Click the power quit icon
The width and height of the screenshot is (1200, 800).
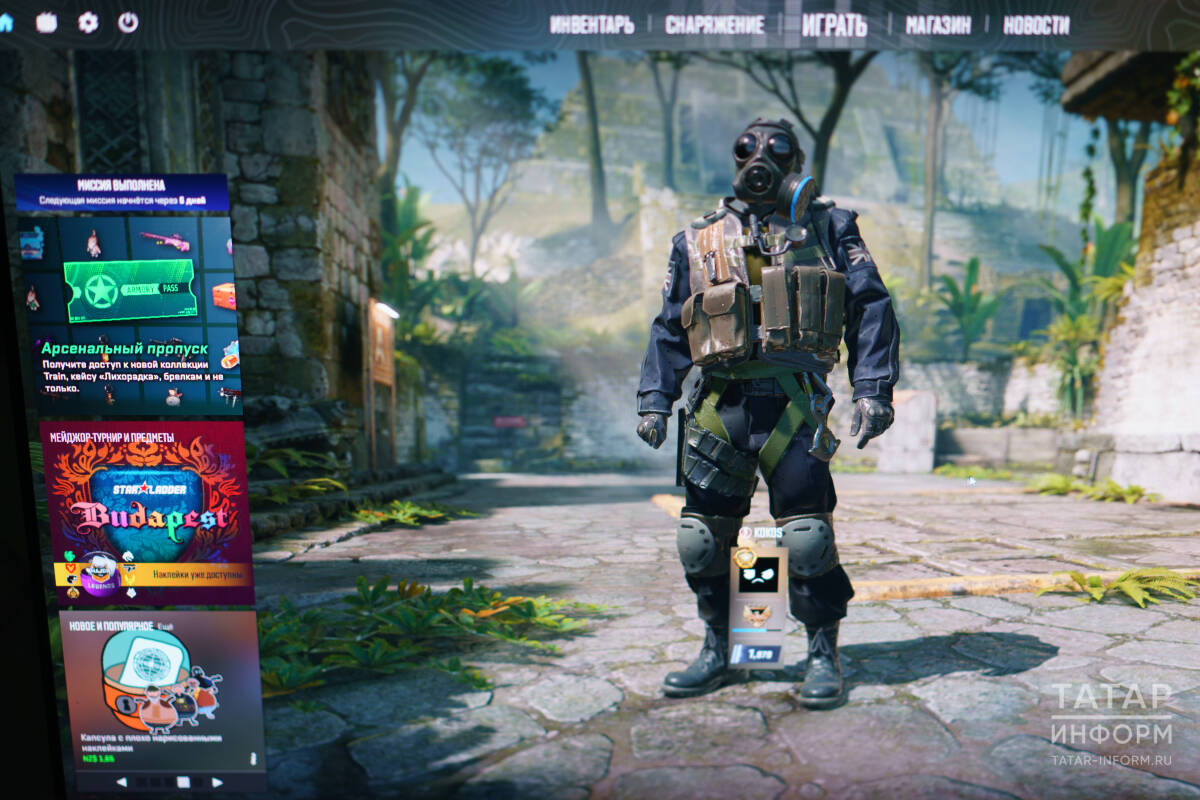(x=128, y=22)
